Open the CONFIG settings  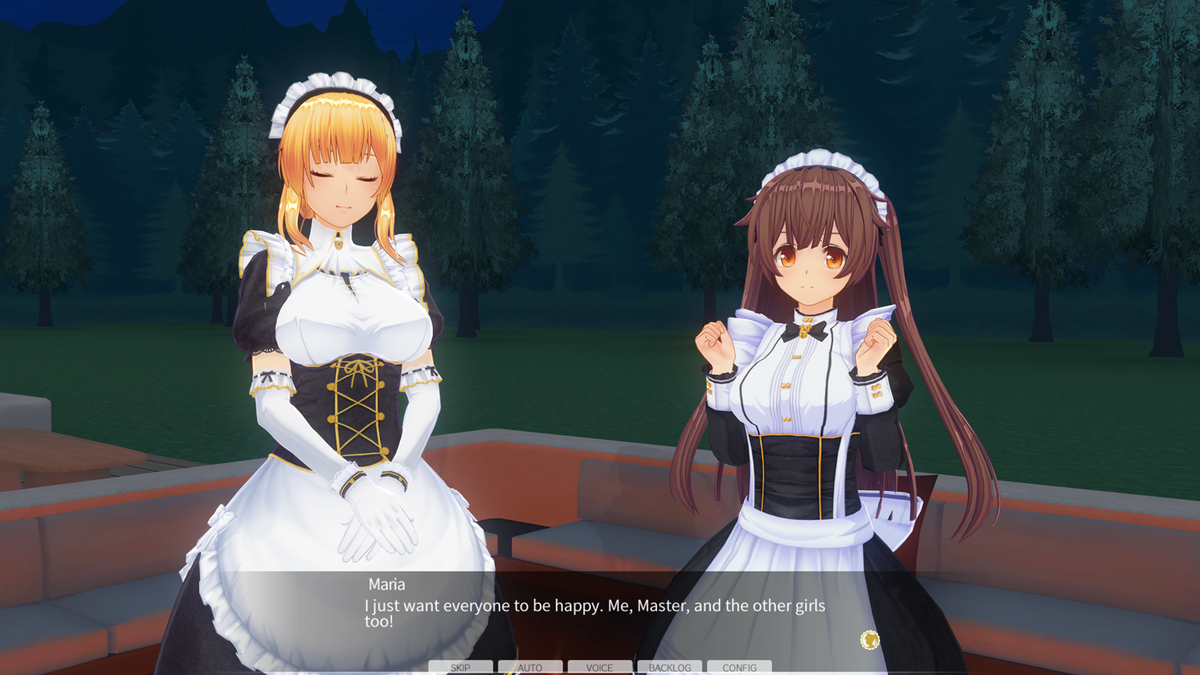click(x=739, y=667)
